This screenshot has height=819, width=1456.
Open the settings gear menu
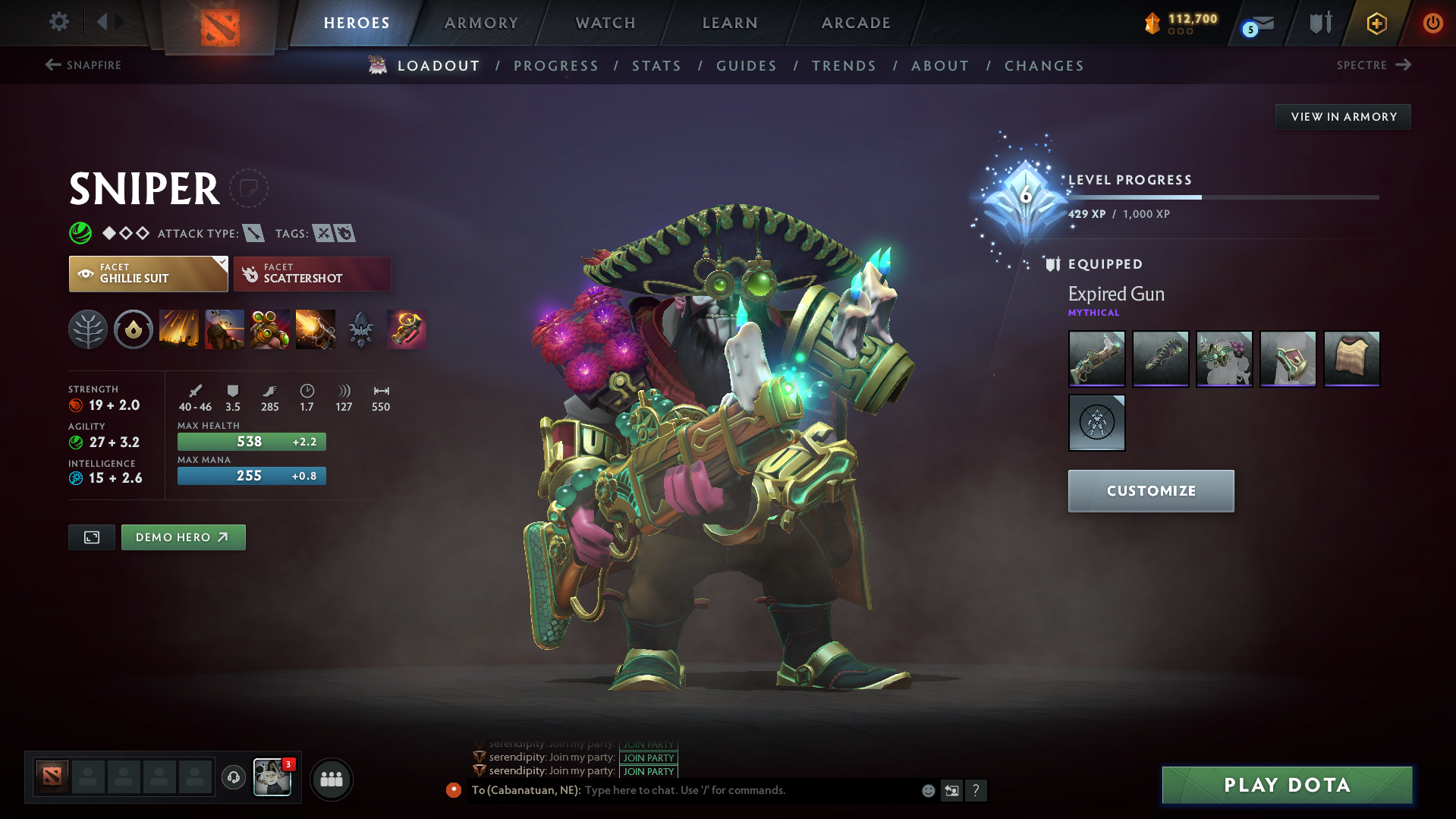[58, 23]
